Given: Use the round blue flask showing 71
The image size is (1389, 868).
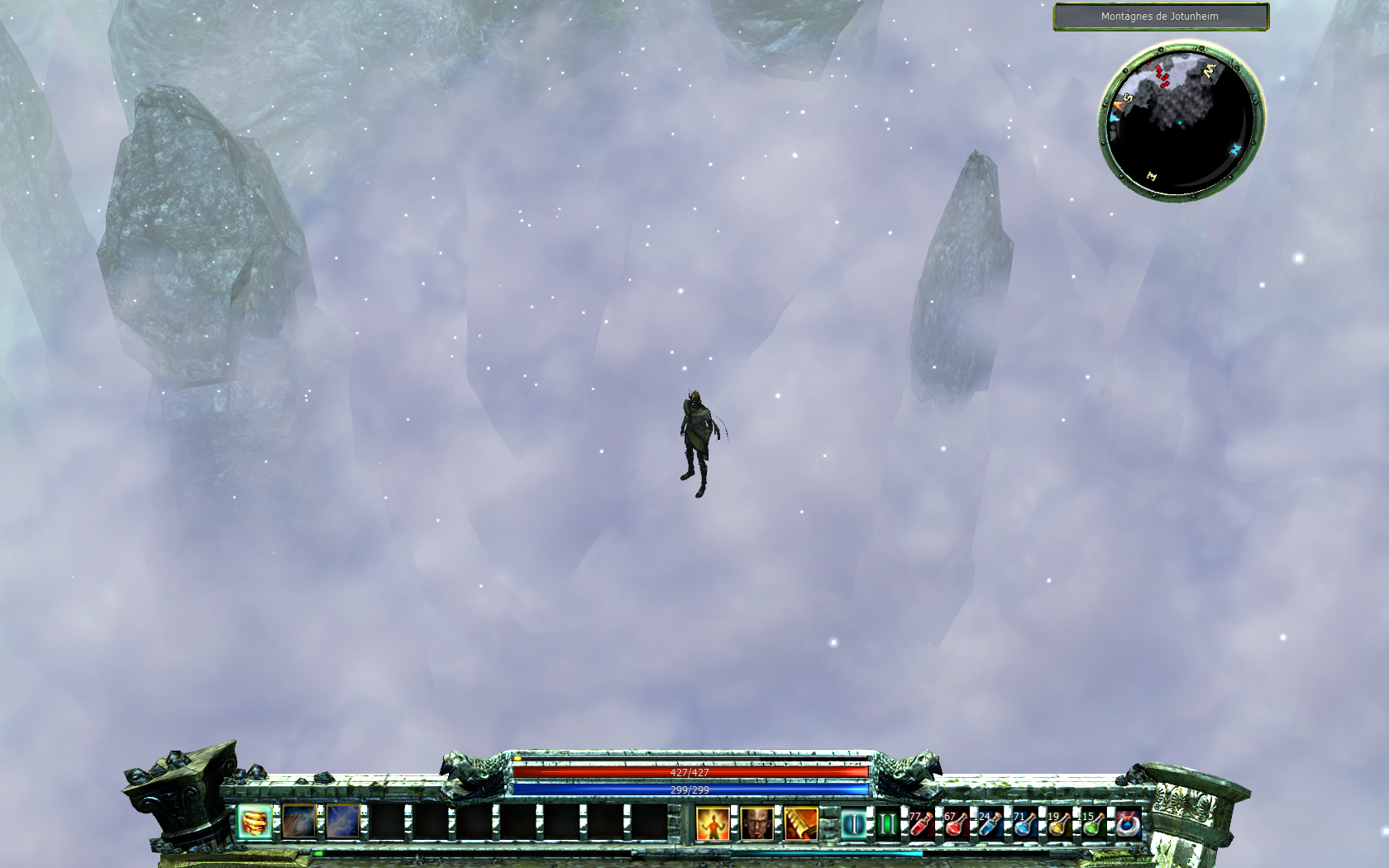Looking at the screenshot, I should point(1025,824).
